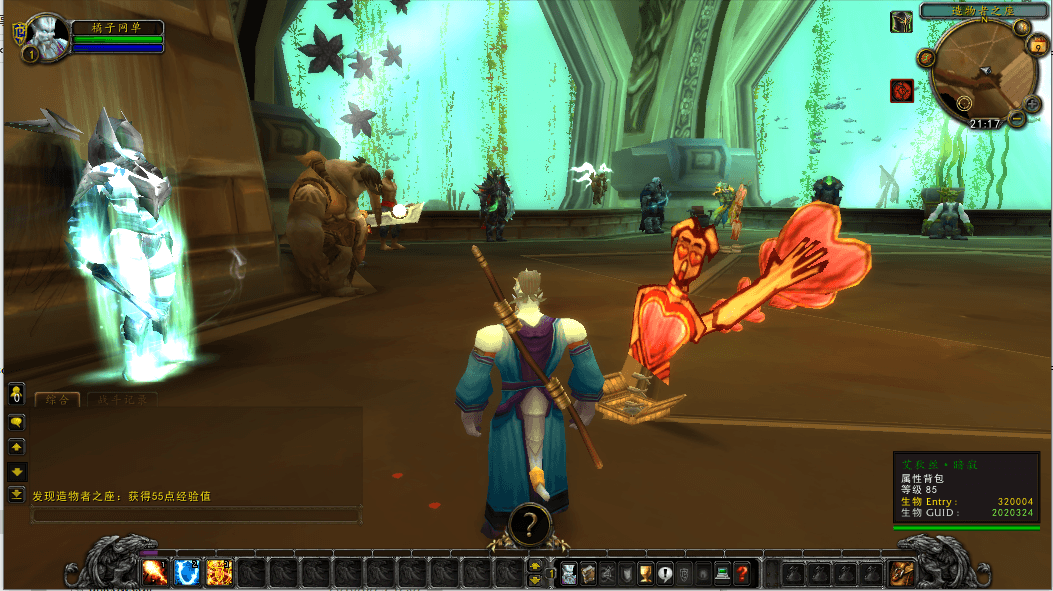Zoom out the minimap with the minus button
Viewport: 1053px width, 591px height.
[1017, 119]
